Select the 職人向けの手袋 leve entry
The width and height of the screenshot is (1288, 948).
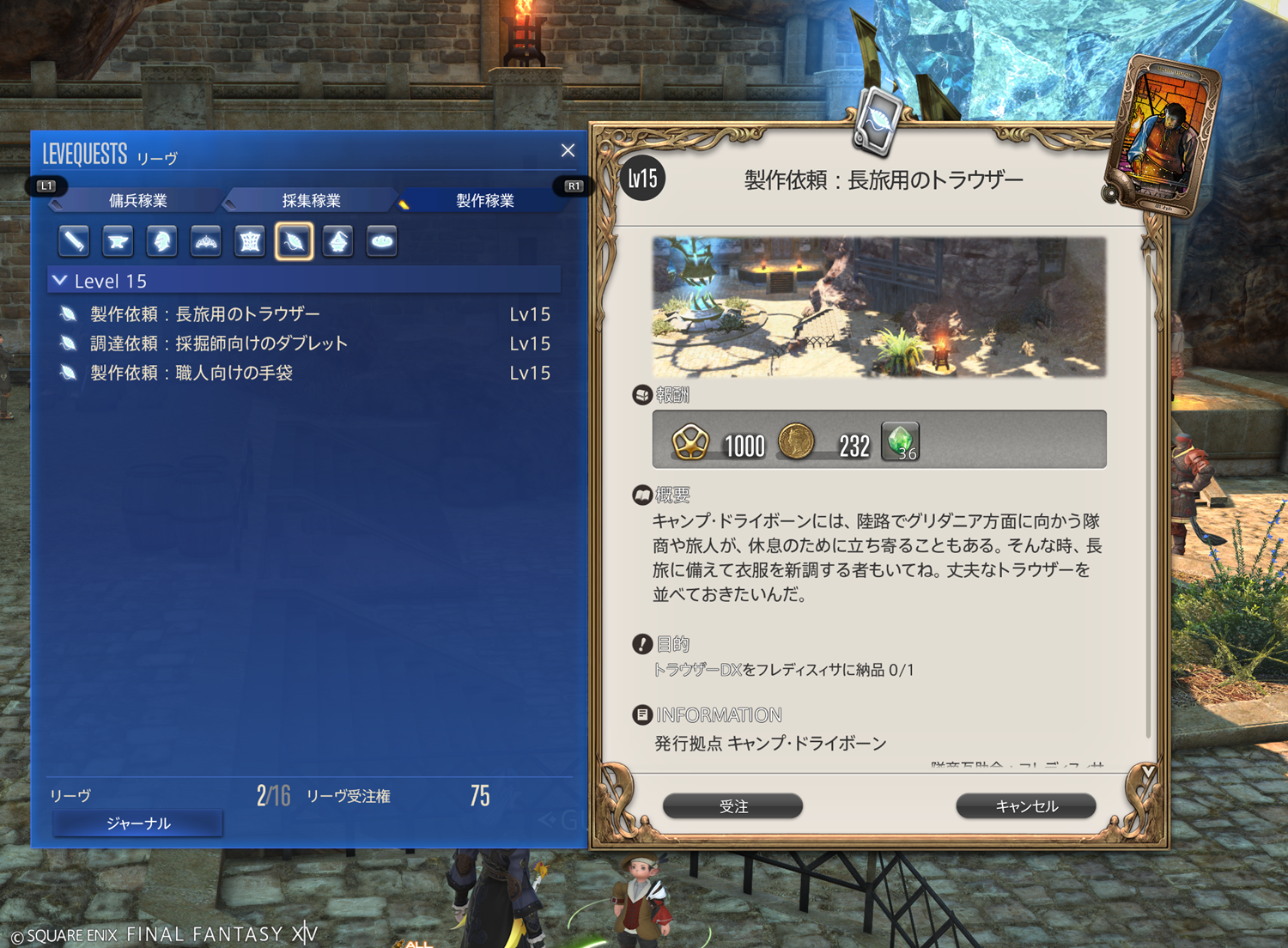pyautogui.click(x=191, y=373)
